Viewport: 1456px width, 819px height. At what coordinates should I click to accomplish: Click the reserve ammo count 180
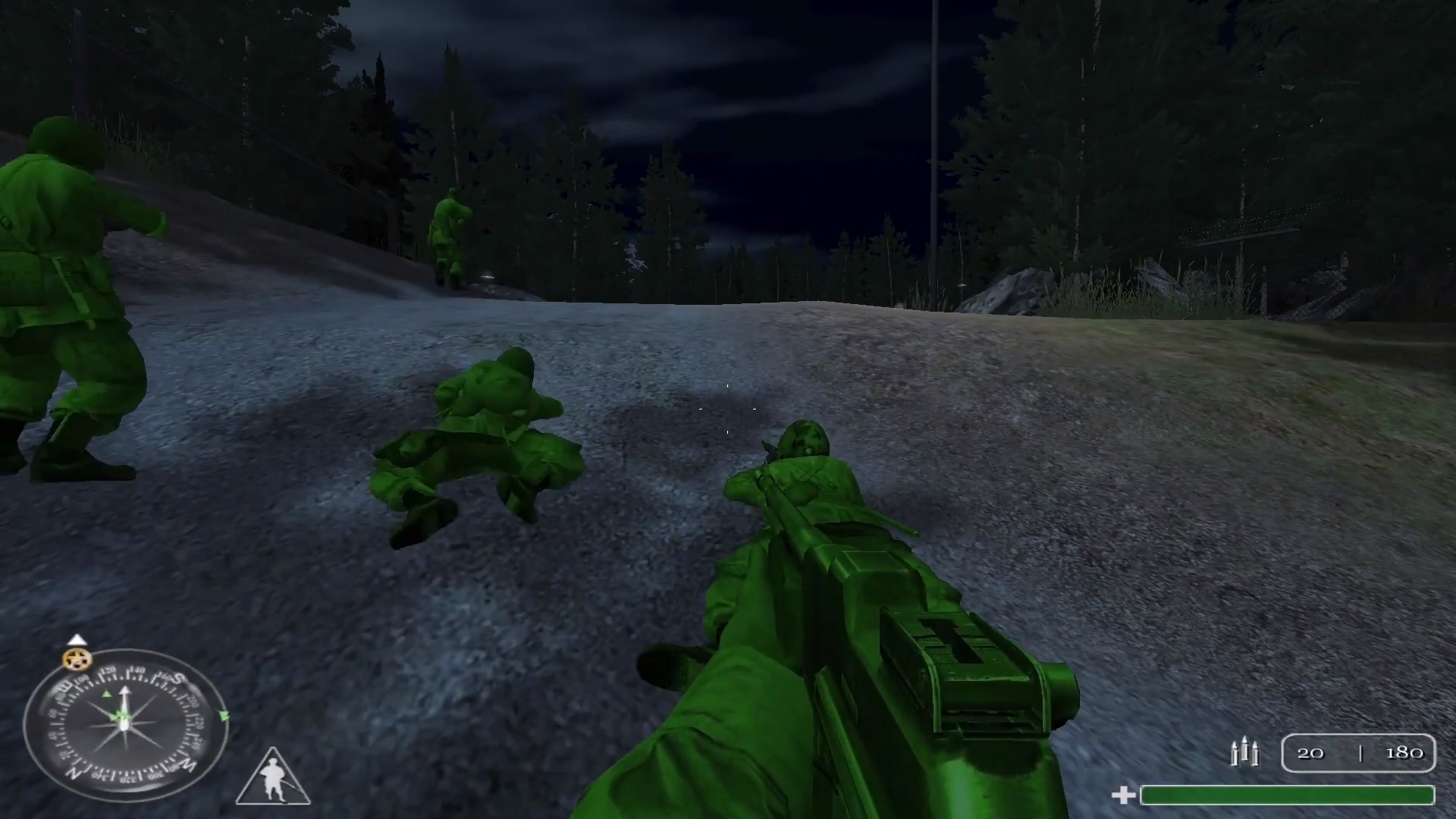tap(1404, 752)
